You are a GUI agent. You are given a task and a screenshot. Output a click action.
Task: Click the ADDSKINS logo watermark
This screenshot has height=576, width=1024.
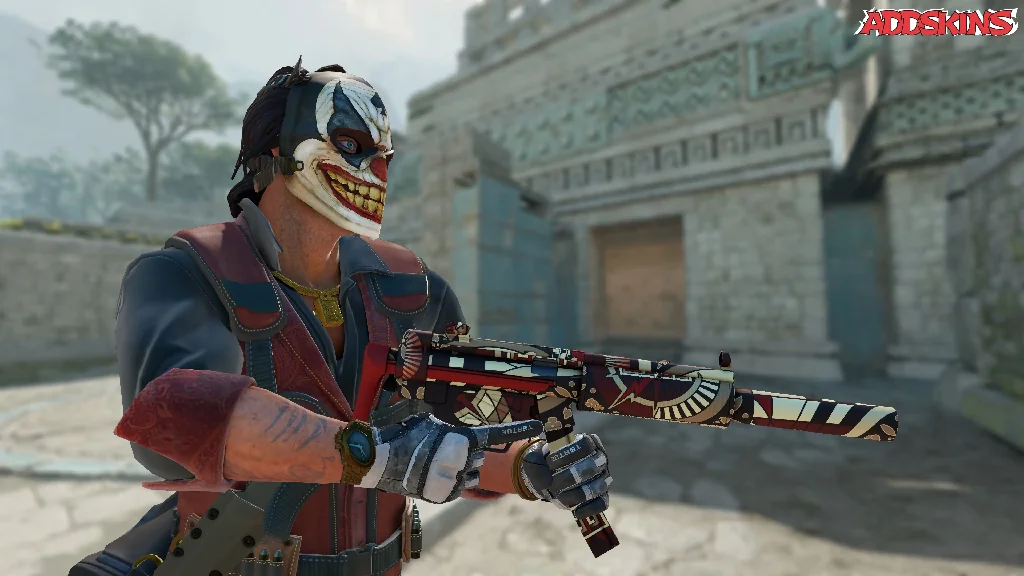(936, 22)
